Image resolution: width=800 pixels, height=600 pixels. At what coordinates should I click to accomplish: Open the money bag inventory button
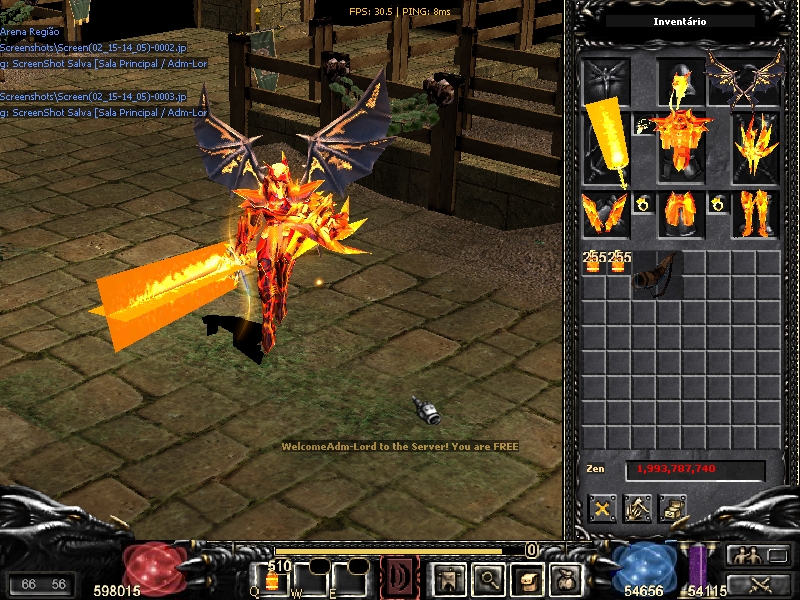567,578
